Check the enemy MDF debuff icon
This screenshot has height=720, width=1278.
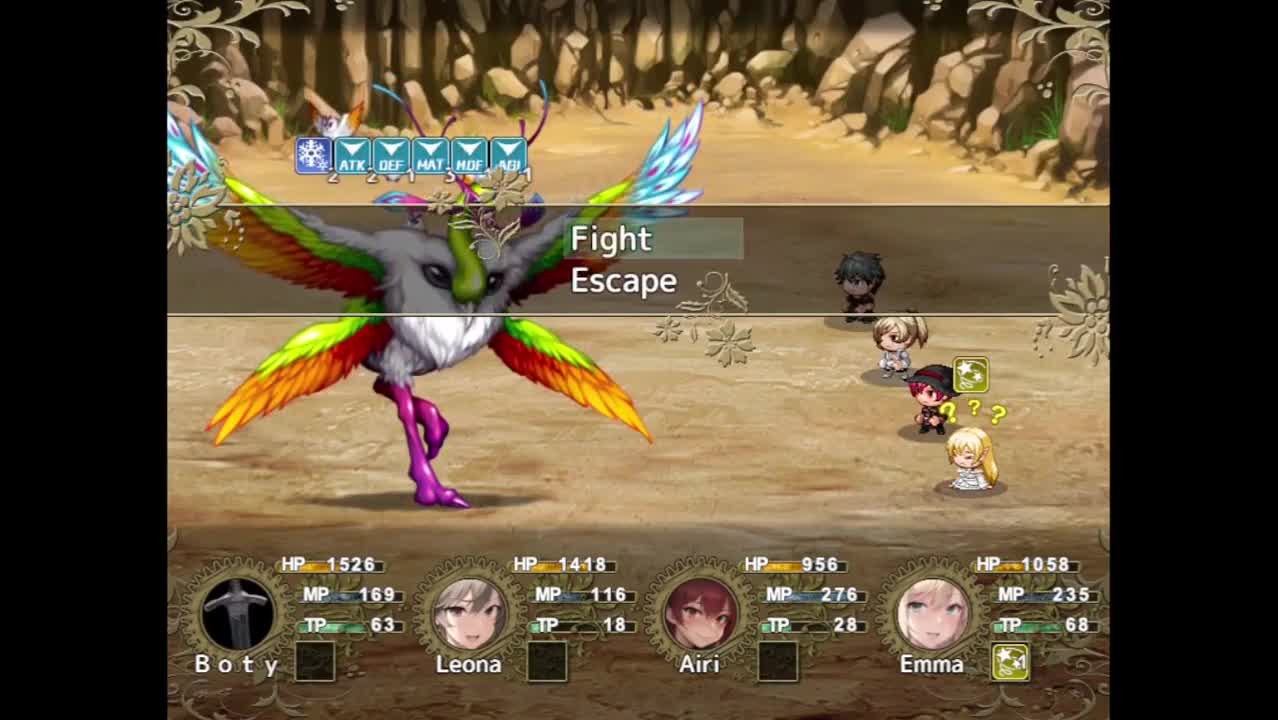[x=469, y=156]
